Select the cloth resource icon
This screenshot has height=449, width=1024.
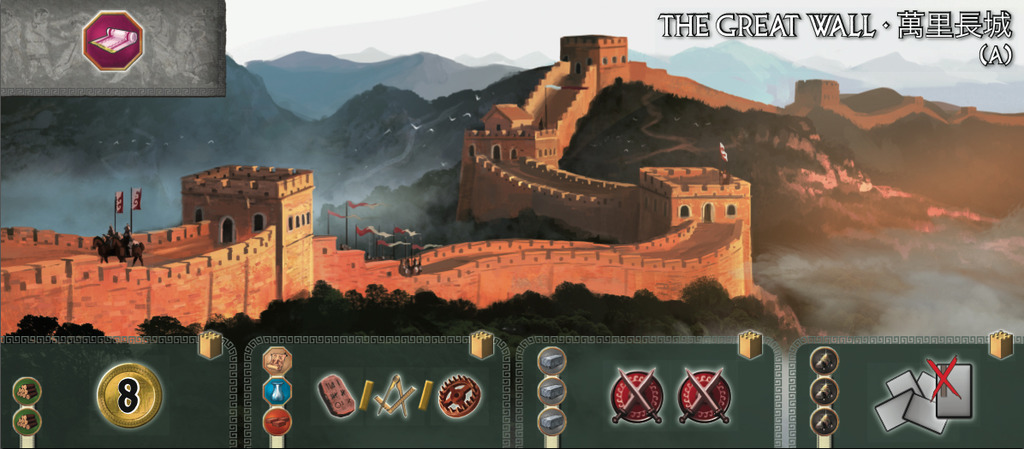coord(113,41)
